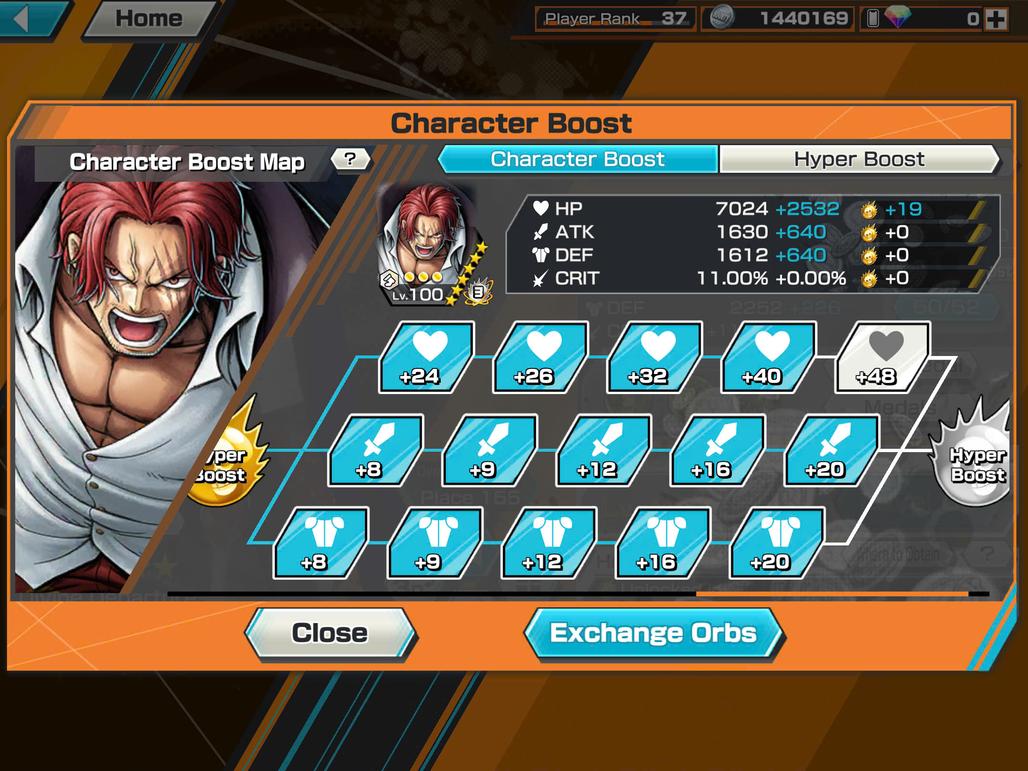Open the Exchange Orbs screen
Image resolution: width=1028 pixels, height=771 pixels.
653,633
